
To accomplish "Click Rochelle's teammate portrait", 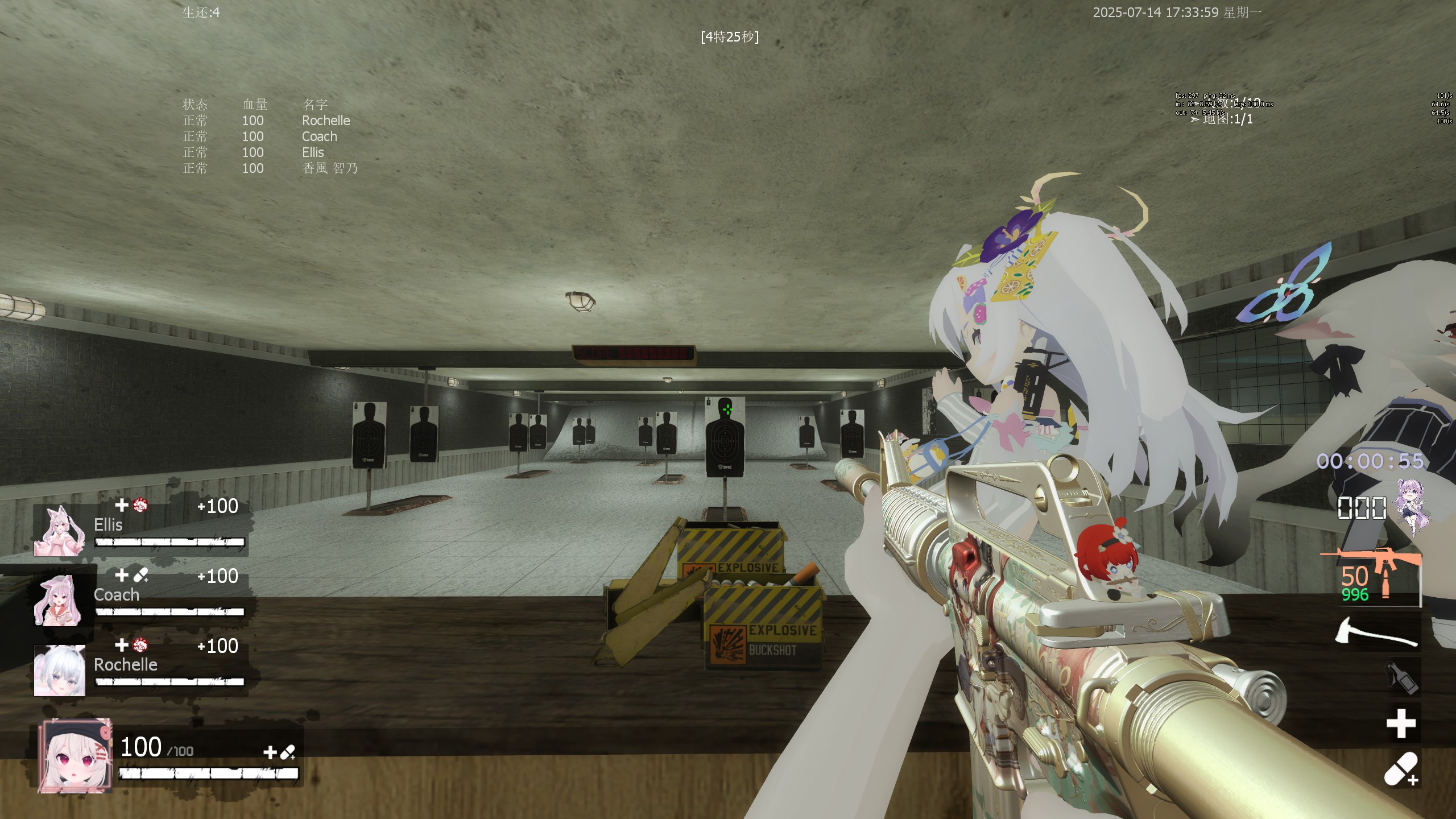I will click(59, 671).
